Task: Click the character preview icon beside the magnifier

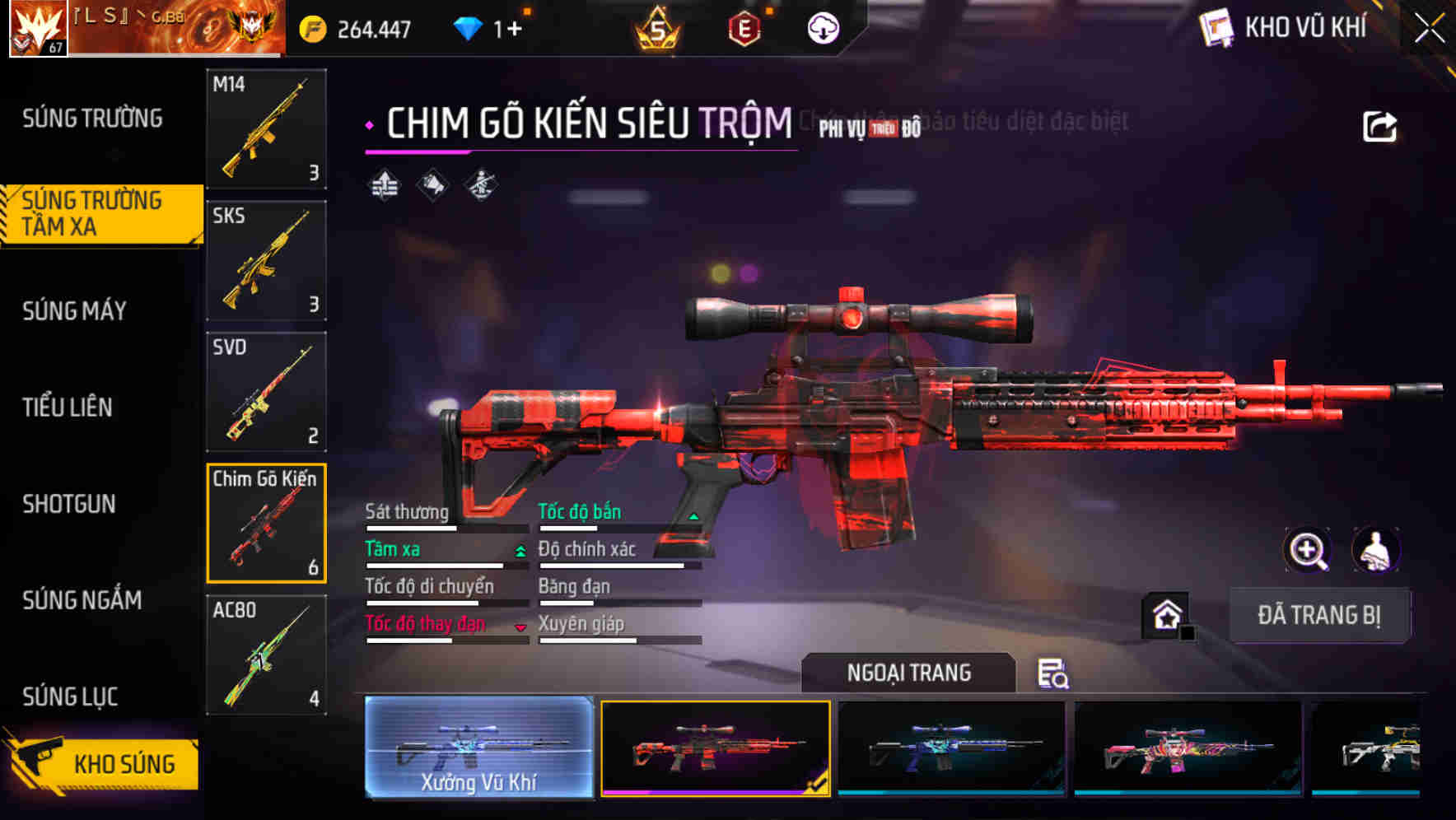Action: coord(1378,550)
